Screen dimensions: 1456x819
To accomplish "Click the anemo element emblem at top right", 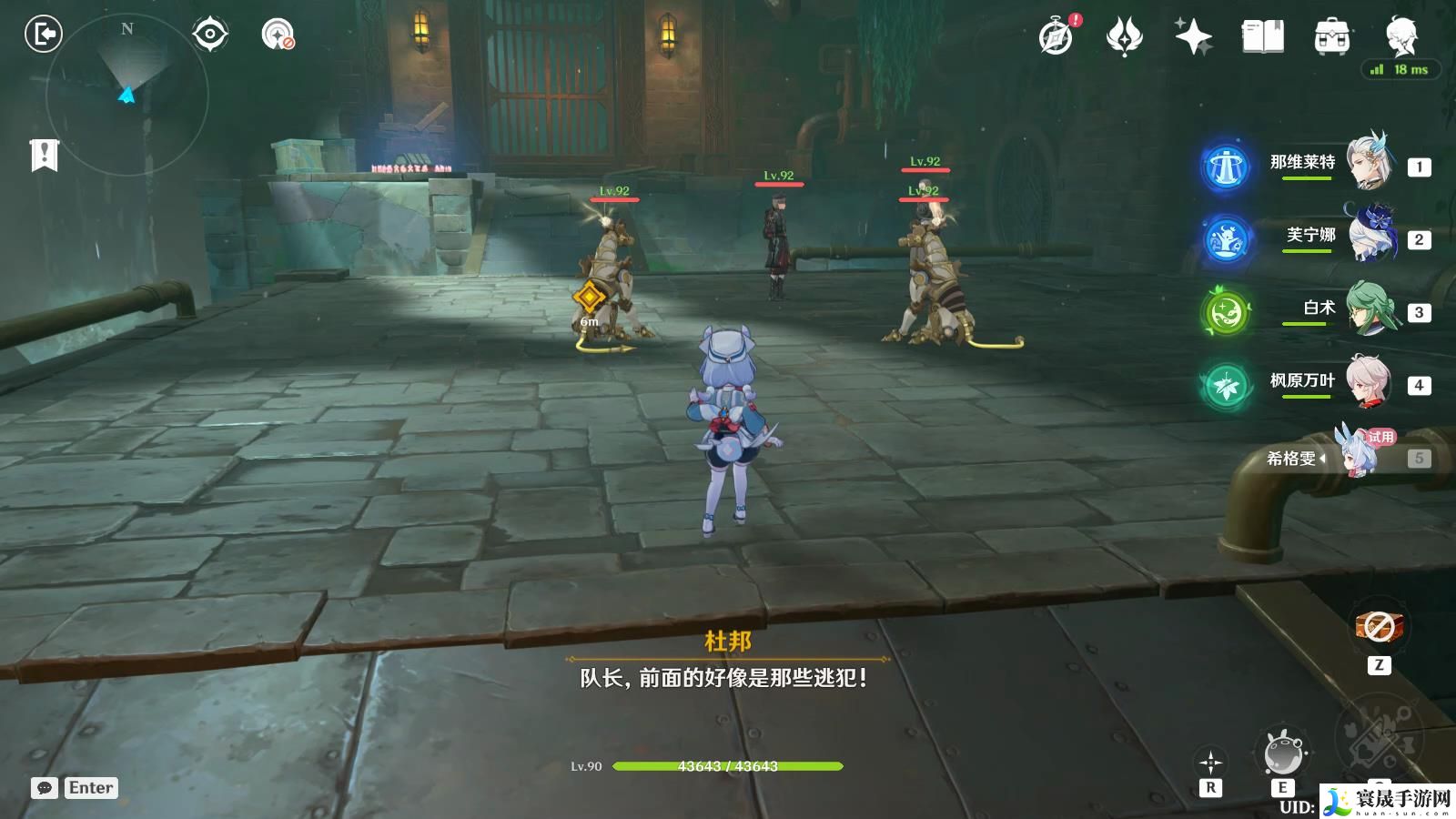I will coord(1123,36).
